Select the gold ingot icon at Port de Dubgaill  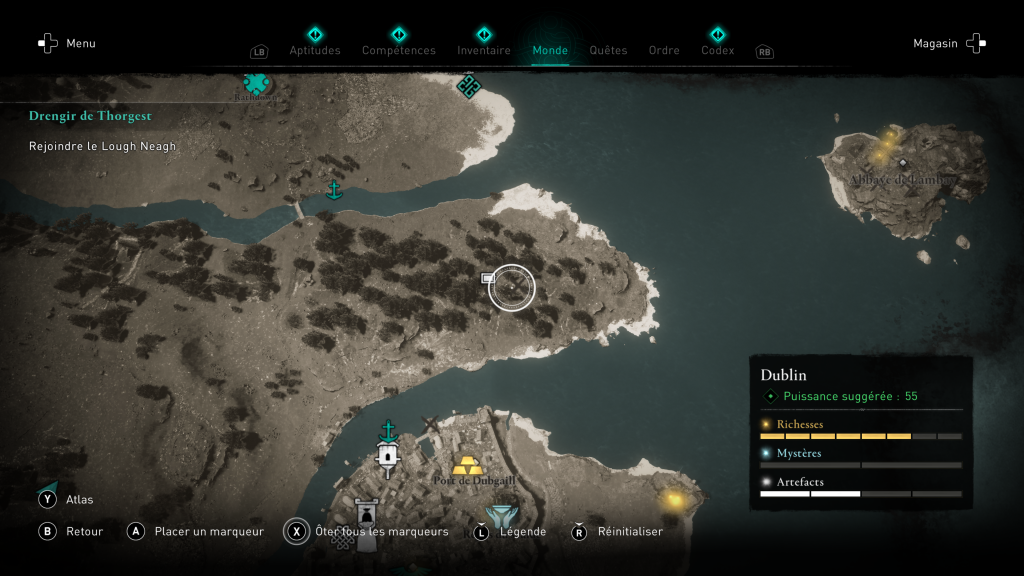click(467, 465)
